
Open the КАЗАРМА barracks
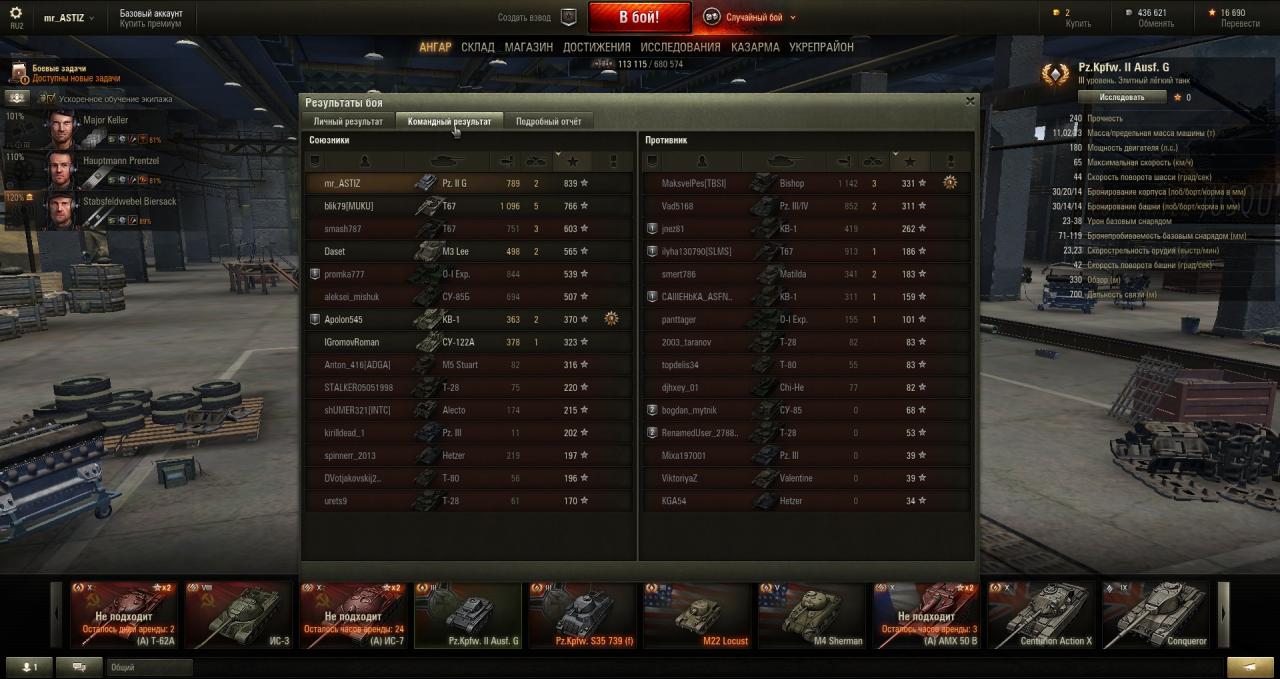[755, 47]
